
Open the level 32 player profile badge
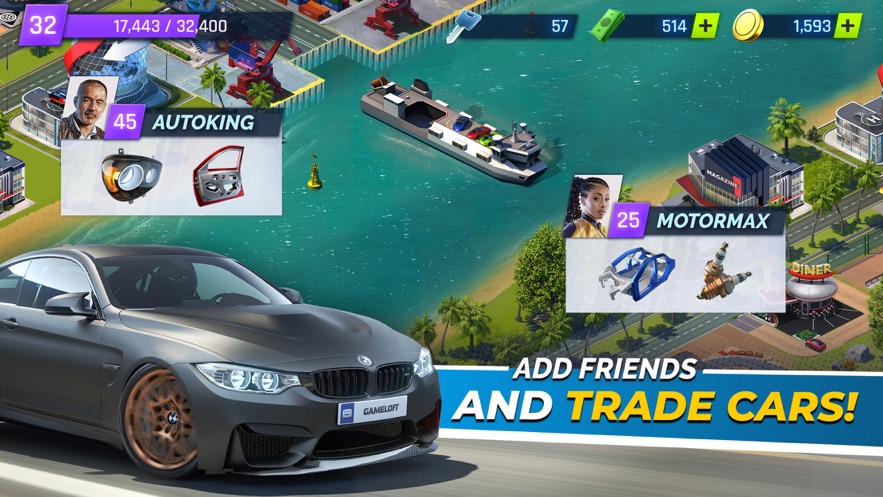(42, 25)
